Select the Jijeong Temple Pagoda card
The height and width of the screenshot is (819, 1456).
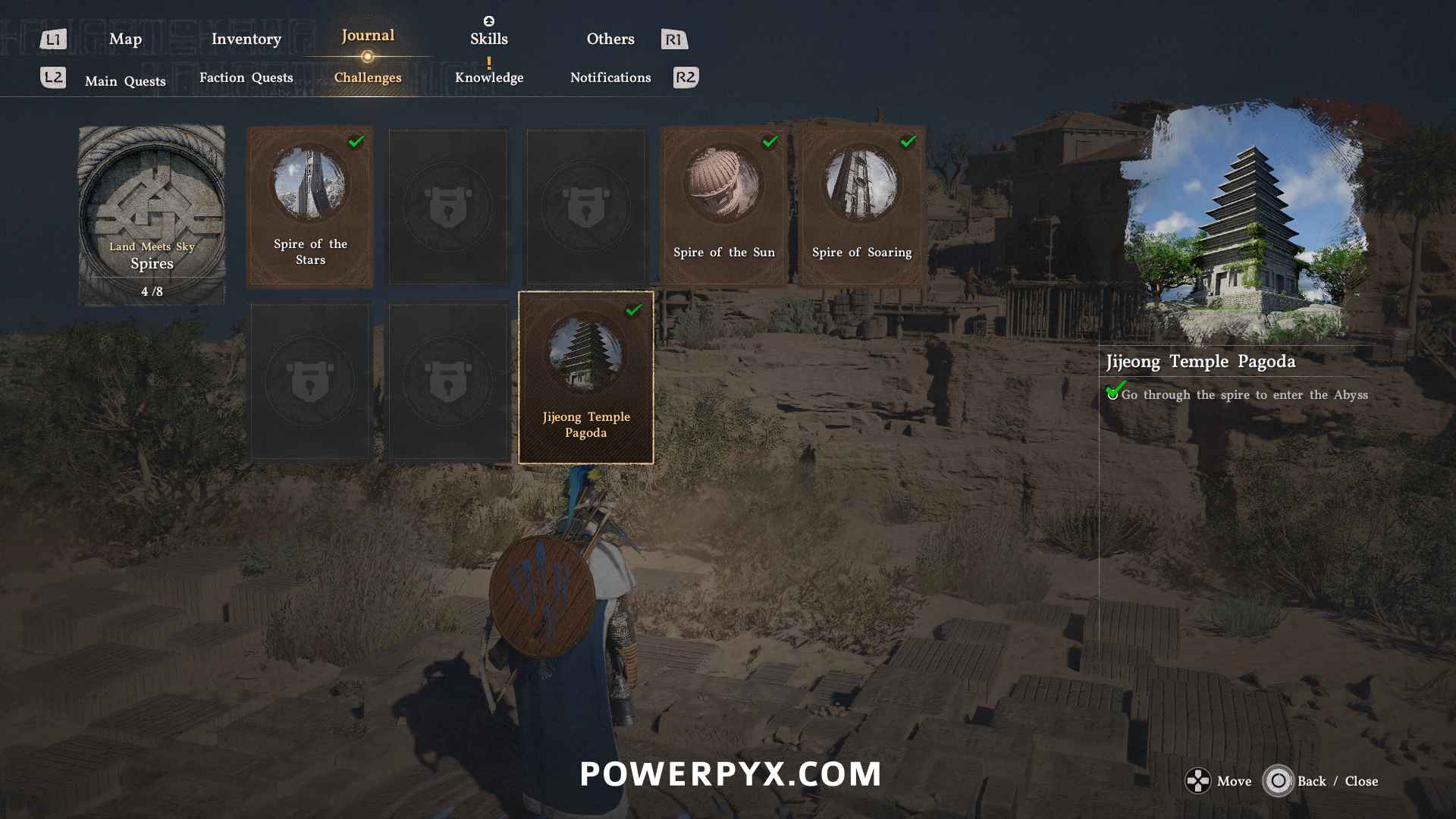pos(585,378)
